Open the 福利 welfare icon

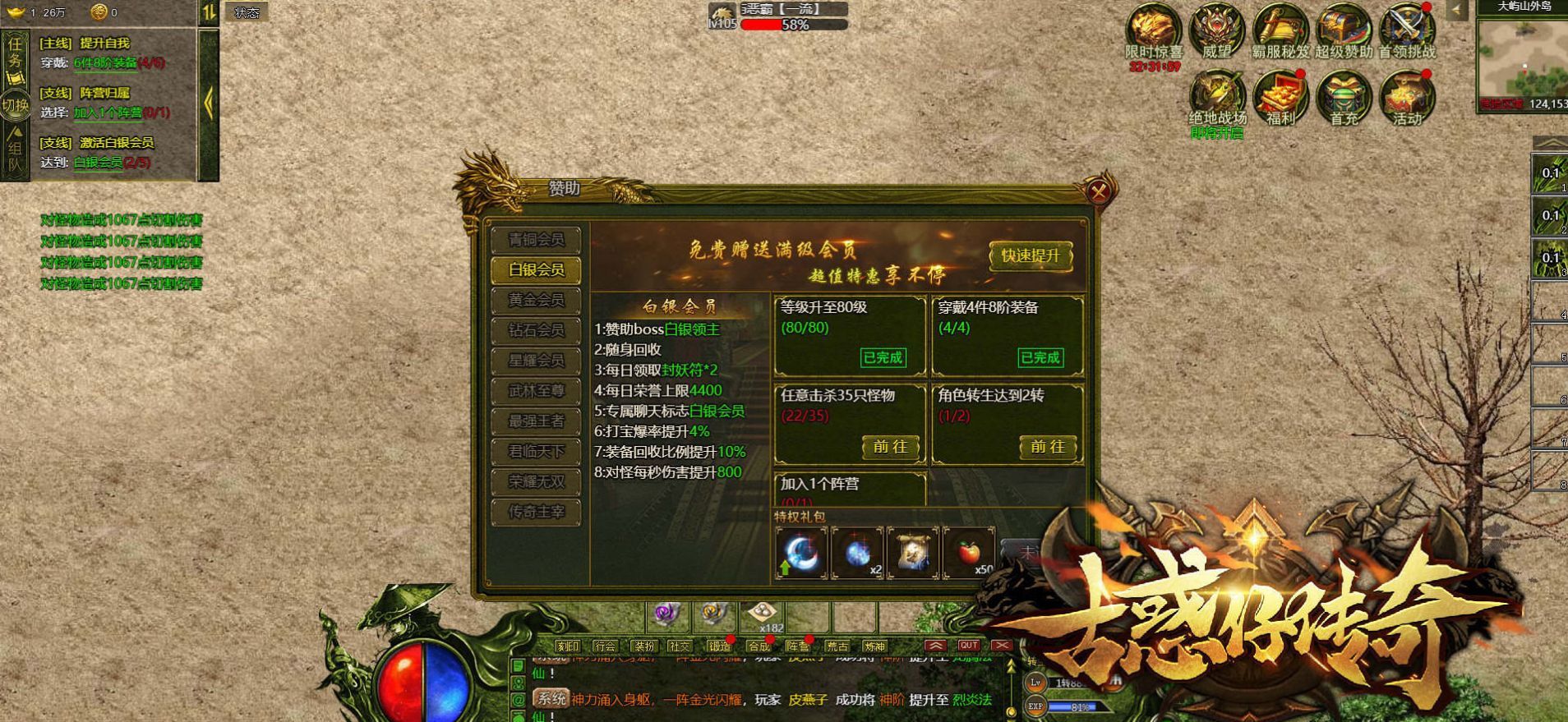[x=1280, y=99]
